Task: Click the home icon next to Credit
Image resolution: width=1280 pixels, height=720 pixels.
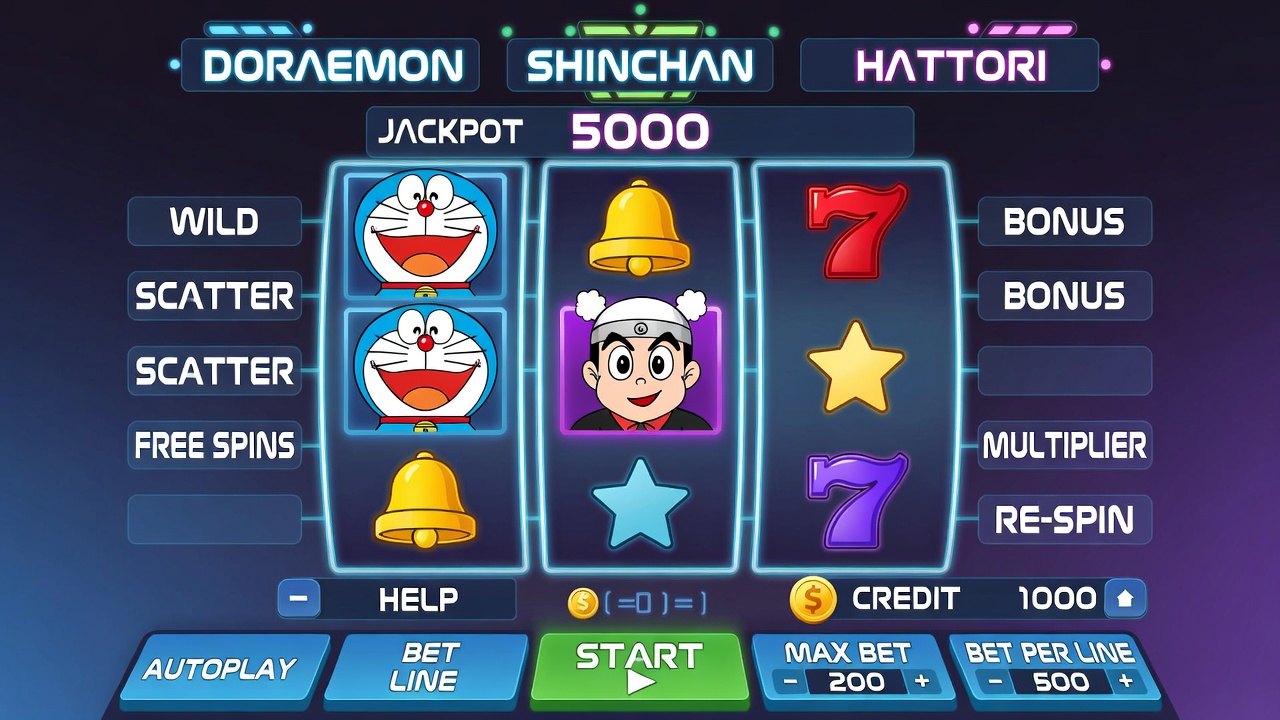Action: pyautogui.click(x=1125, y=599)
